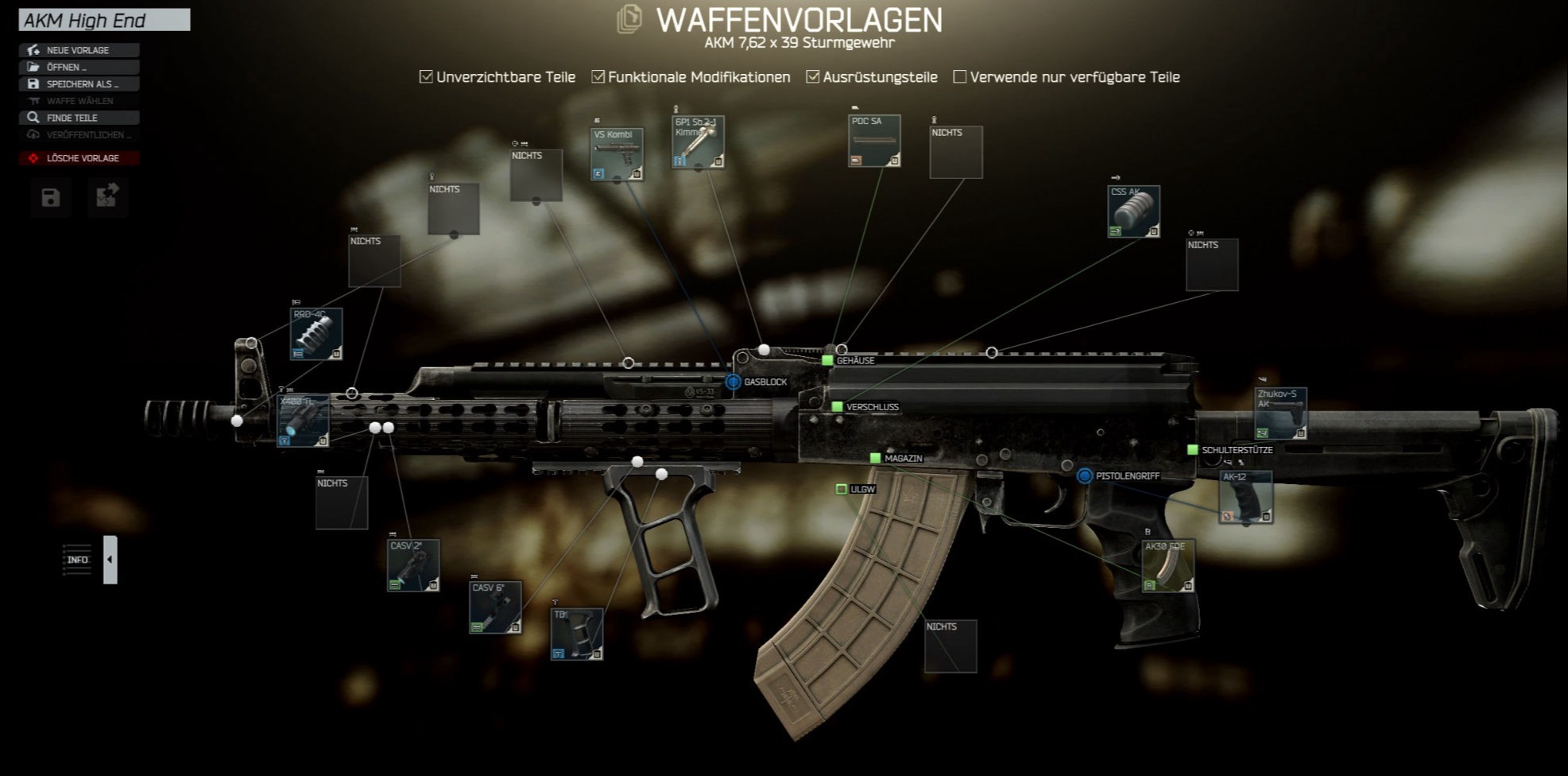Image resolution: width=1568 pixels, height=776 pixels.
Task: Open the CASV 2" rail slot
Action: tap(413, 565)
